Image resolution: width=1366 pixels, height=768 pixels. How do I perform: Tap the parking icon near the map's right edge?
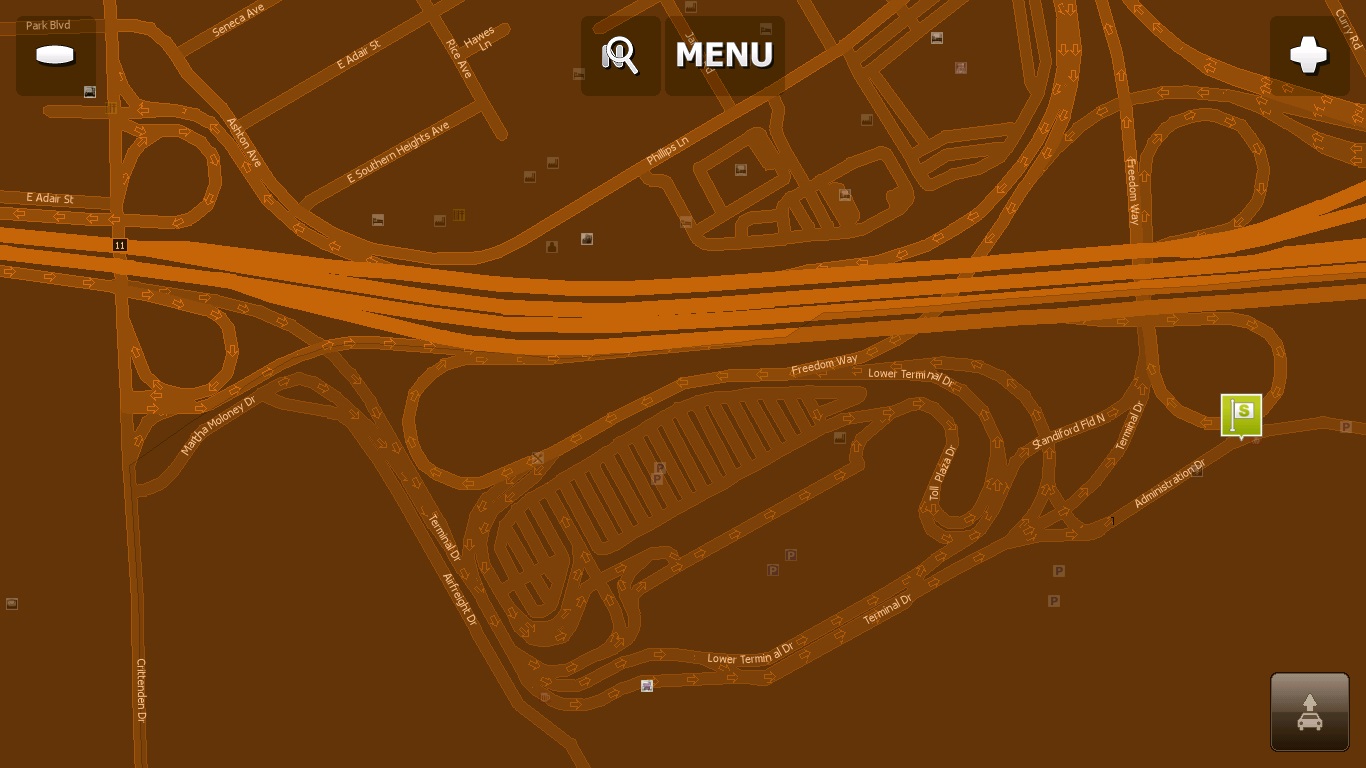point(1347,427)
